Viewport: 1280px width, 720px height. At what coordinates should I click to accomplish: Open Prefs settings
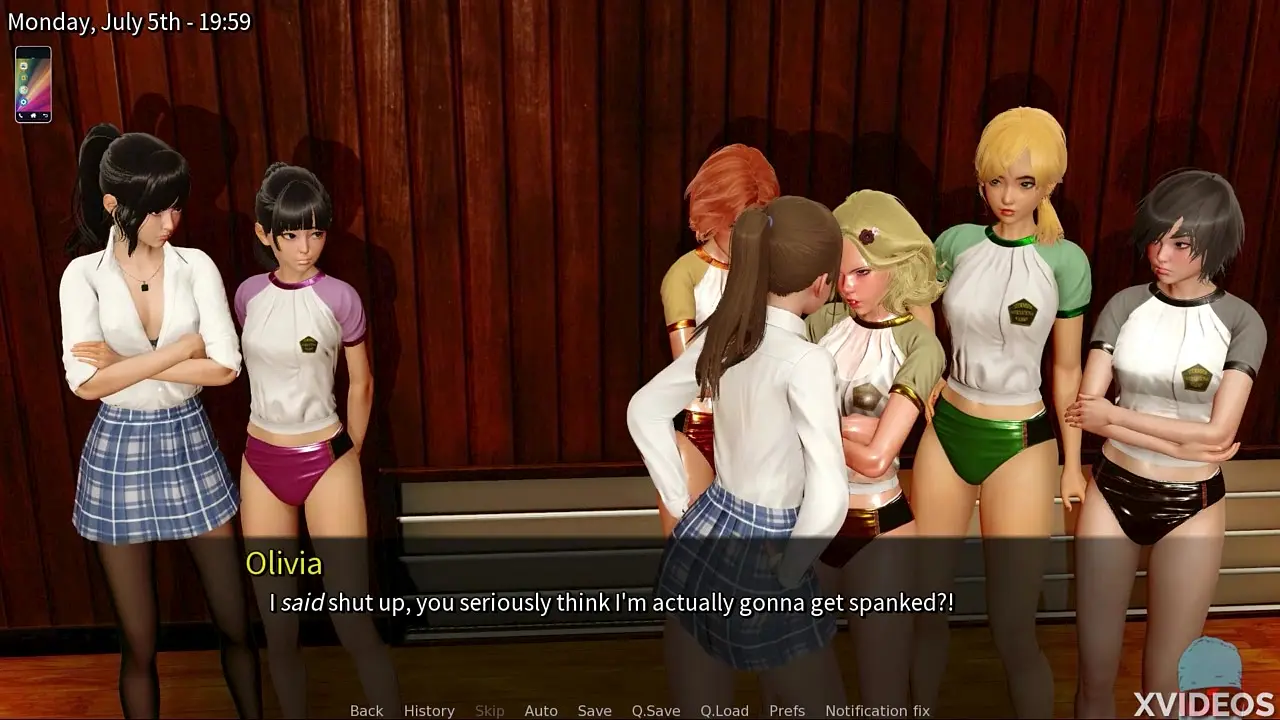(787, 710)
